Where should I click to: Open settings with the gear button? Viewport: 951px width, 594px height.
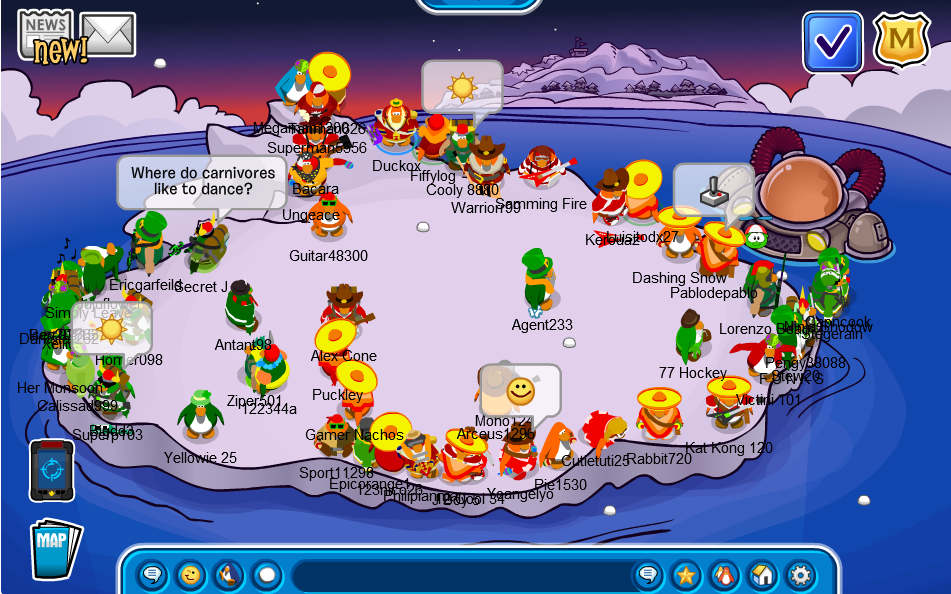click(x=800, y=575)
